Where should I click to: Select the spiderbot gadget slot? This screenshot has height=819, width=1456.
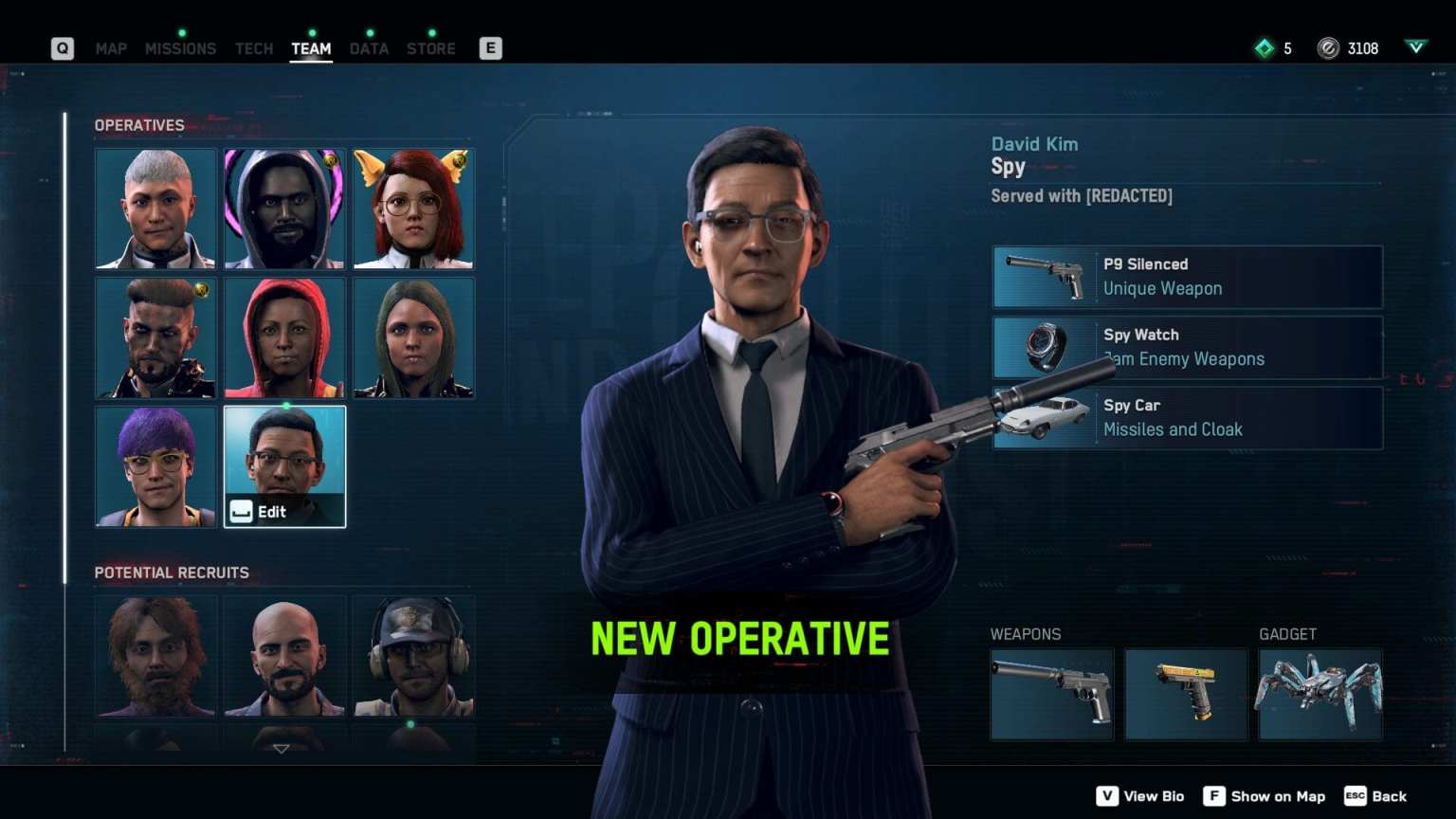pos(1319,694)
